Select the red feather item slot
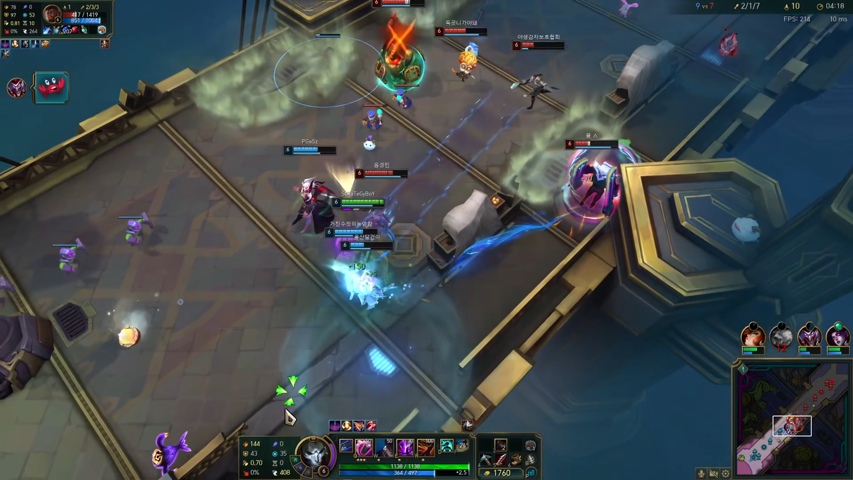This screenshot has height=480, width=853. 500,460
